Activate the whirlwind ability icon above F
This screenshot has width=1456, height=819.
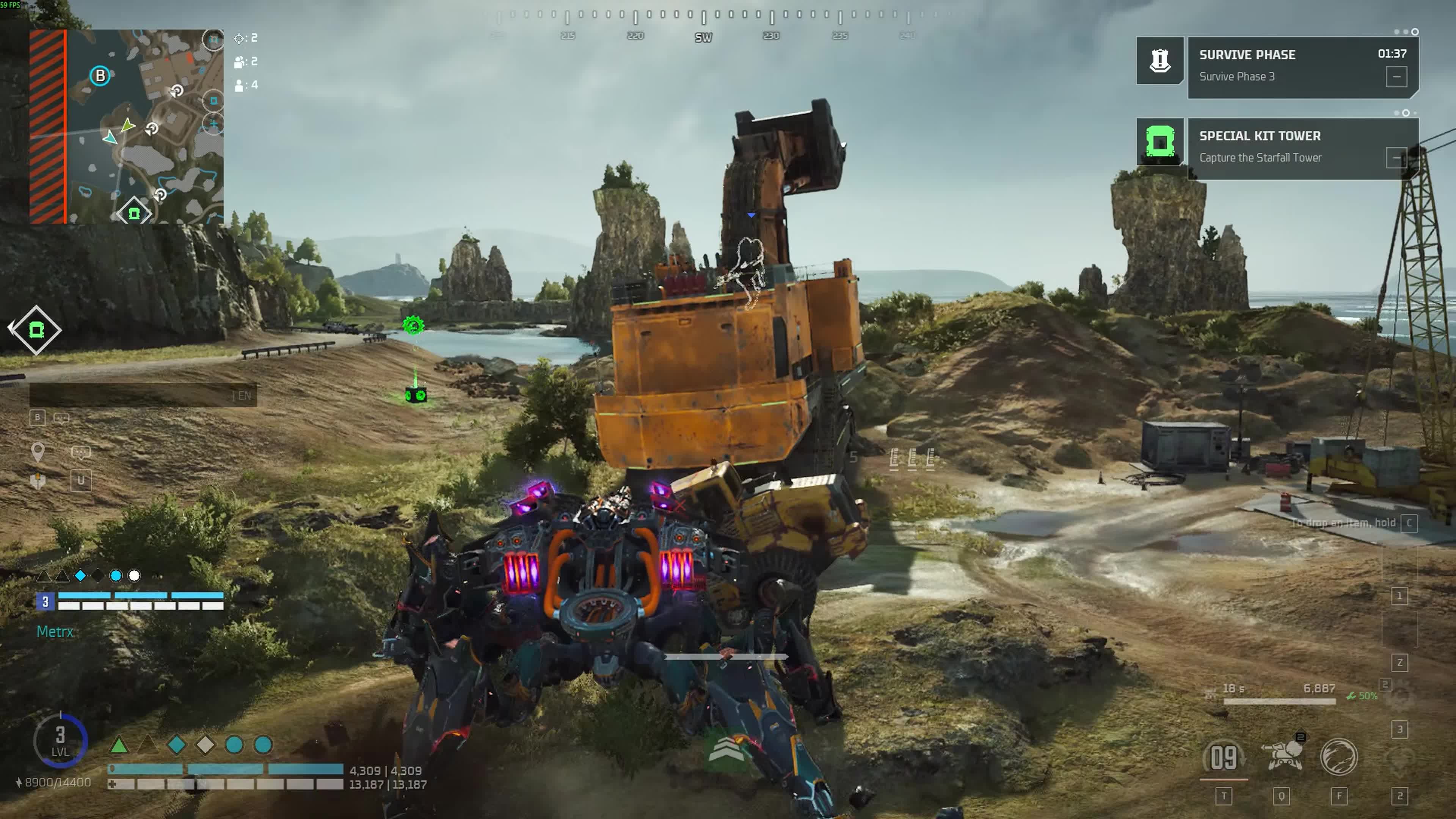pyautogui.click(x=1339, y=756)
